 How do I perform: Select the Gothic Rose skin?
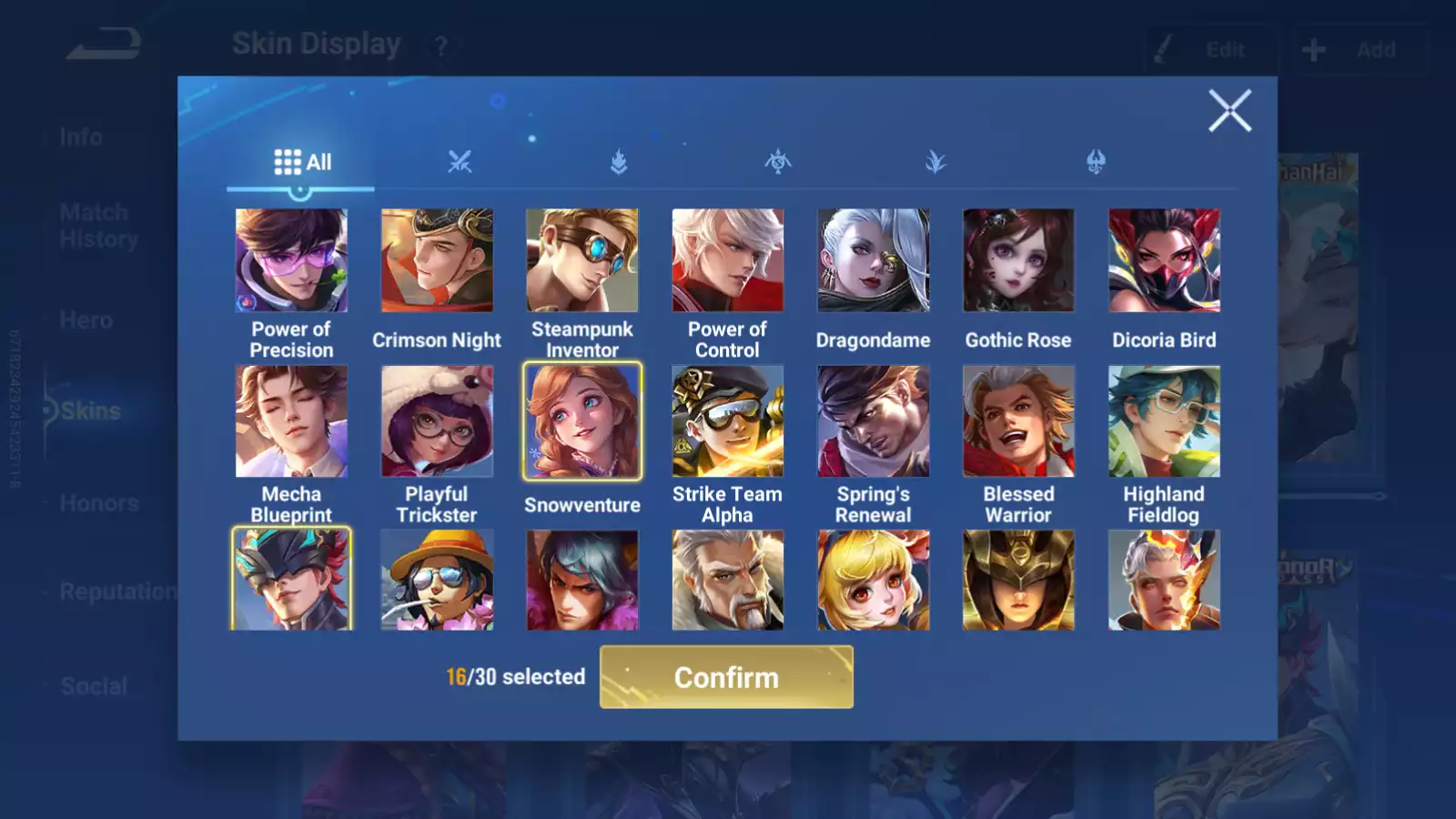1018,261
